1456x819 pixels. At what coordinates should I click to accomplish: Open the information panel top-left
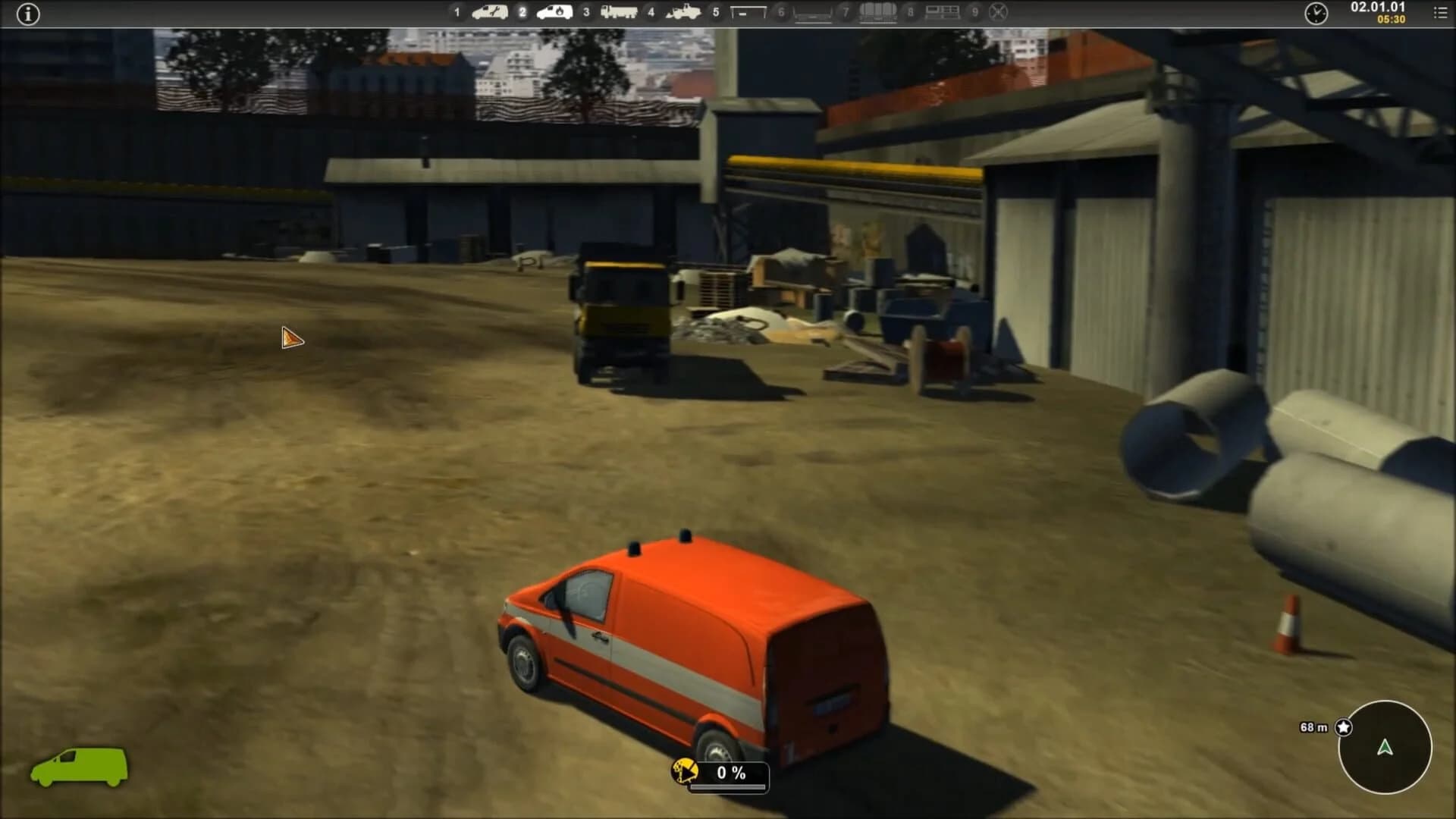coord(29,14)
